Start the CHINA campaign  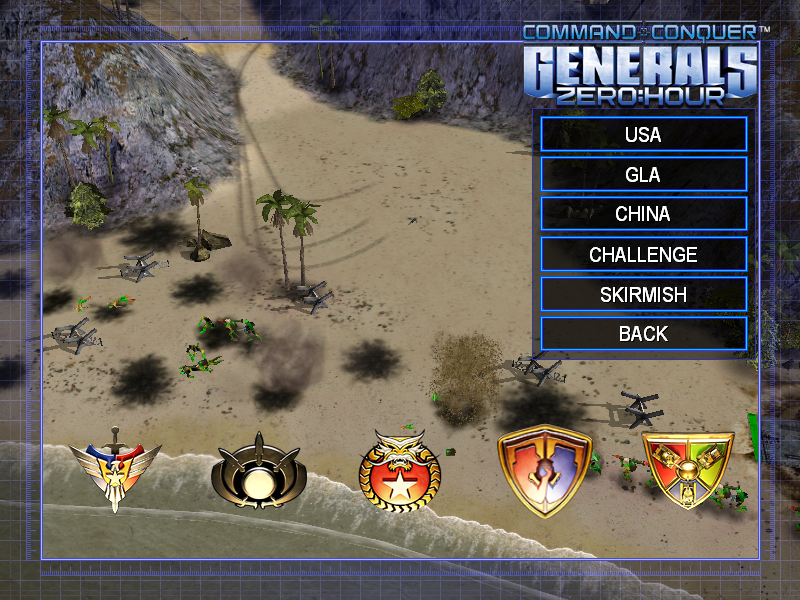tap(643, 214)
